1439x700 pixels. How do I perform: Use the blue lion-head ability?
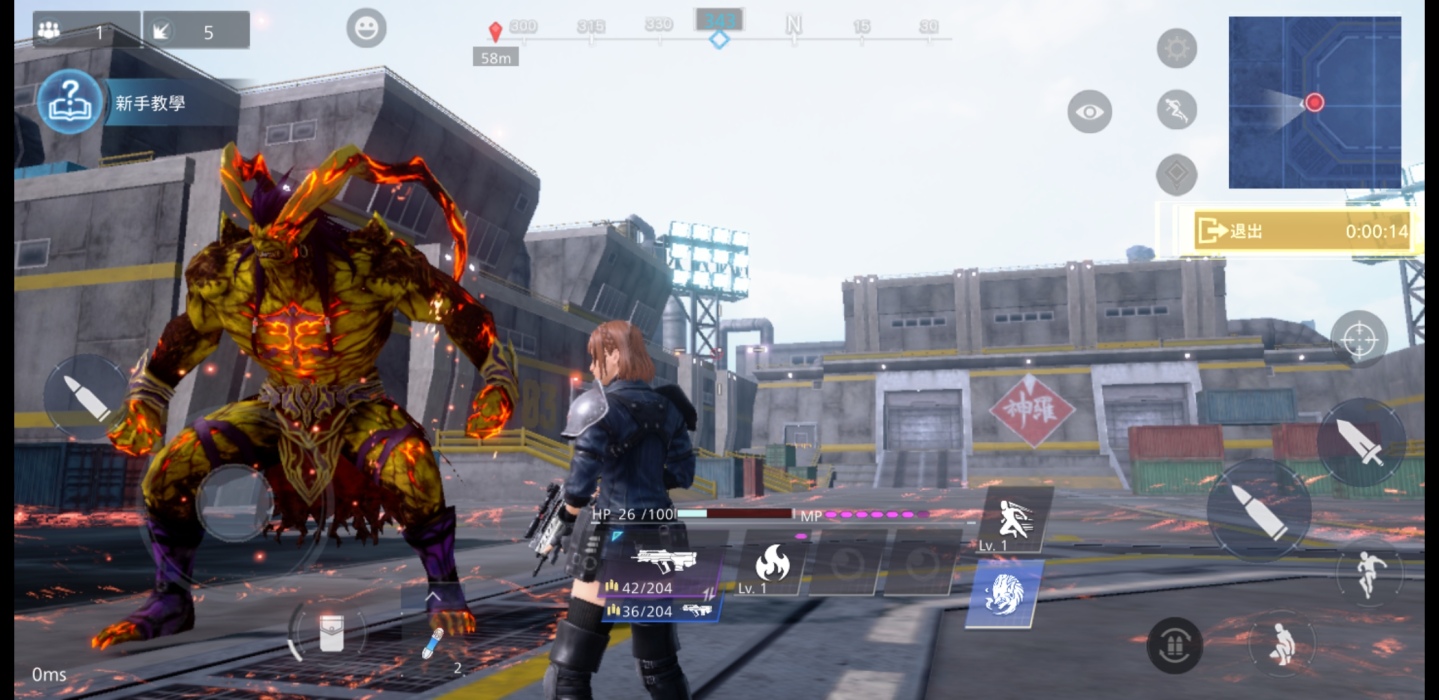click(x=1003, y=594)
